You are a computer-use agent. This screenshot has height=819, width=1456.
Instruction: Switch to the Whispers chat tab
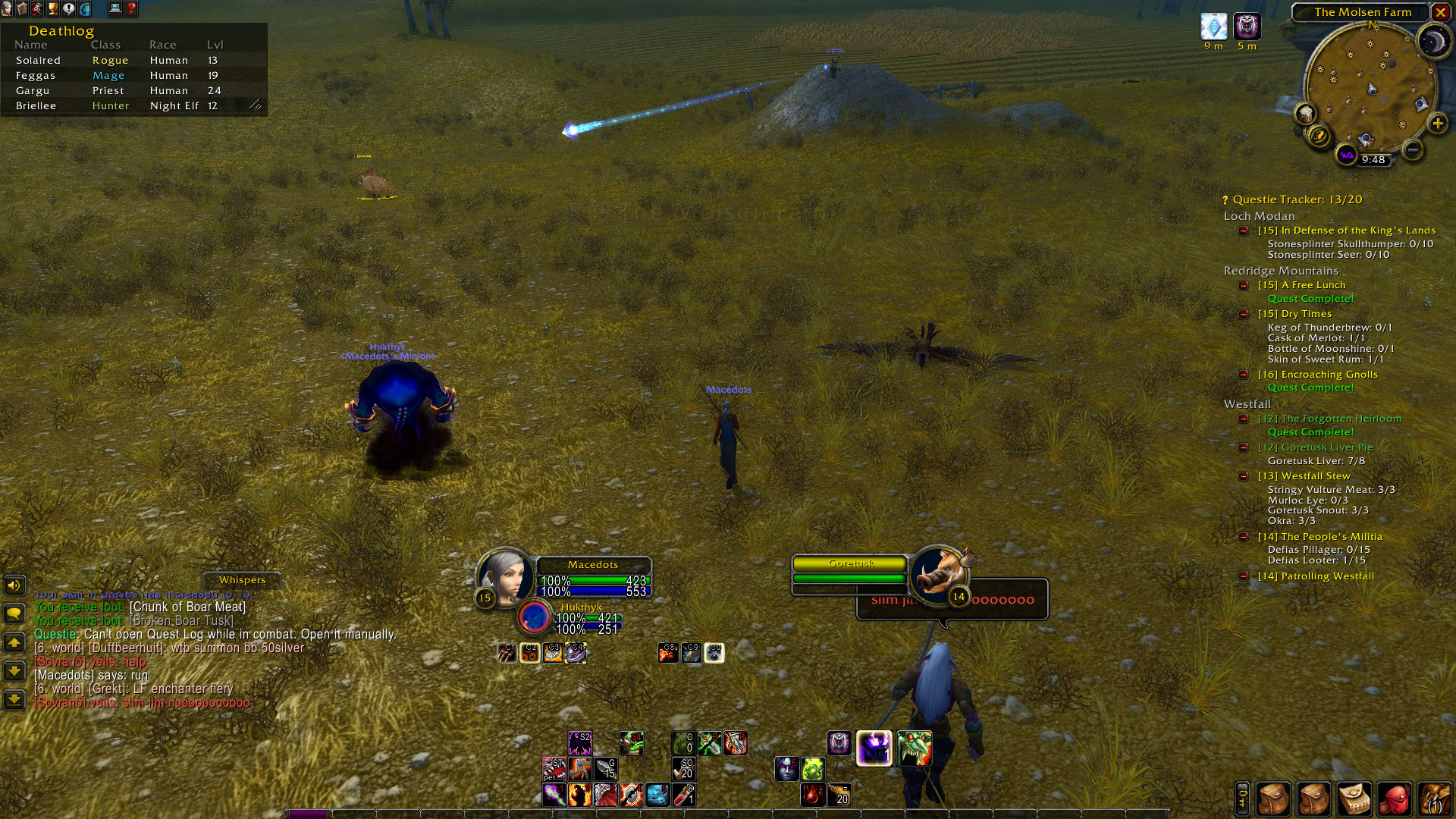pyautogui.click(x=242, y=580)
